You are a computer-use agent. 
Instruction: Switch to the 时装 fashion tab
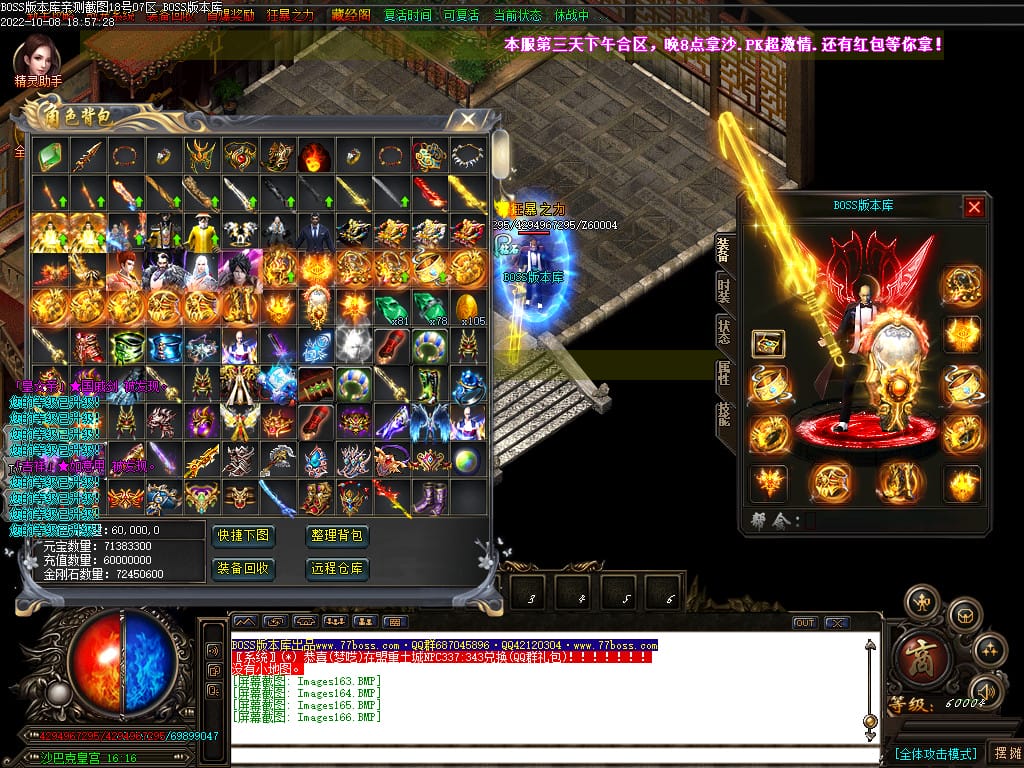pyautogui.click(x=724, y=289)
